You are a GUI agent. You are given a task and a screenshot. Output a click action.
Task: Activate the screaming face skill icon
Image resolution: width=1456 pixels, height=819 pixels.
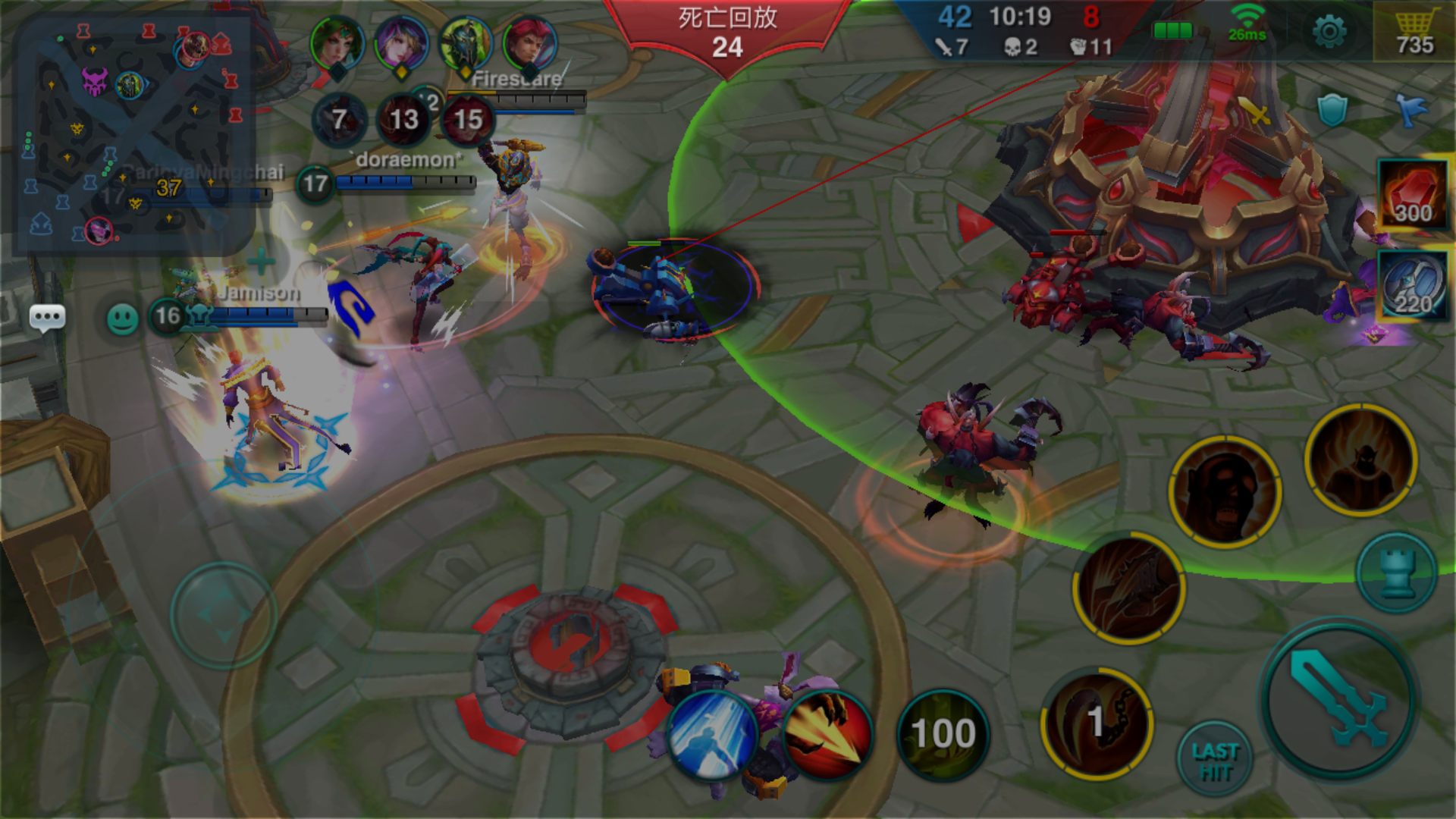(1225, 493)
